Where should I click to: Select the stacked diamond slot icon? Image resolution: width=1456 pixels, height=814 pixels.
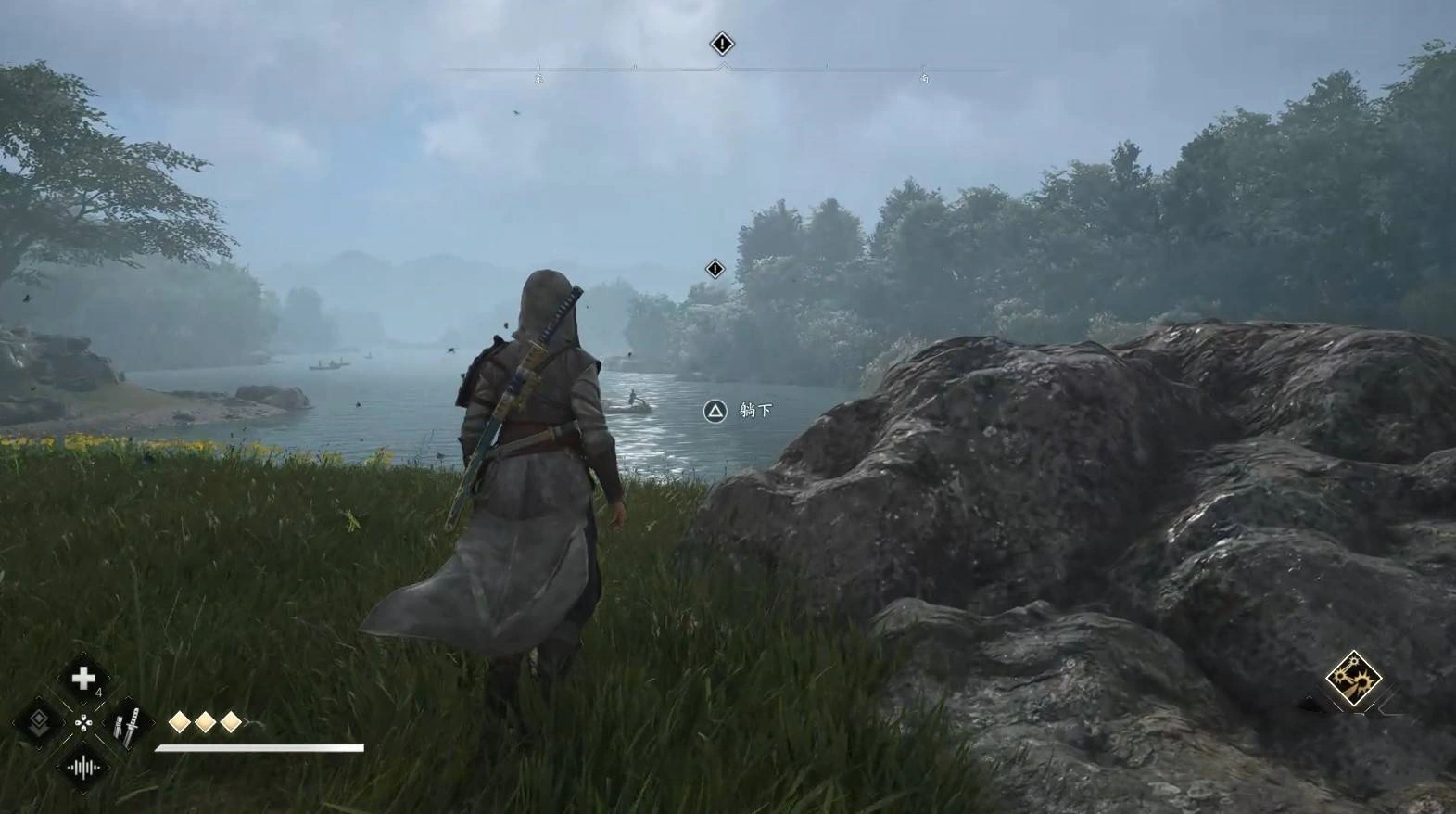click(x=39, y=722)
